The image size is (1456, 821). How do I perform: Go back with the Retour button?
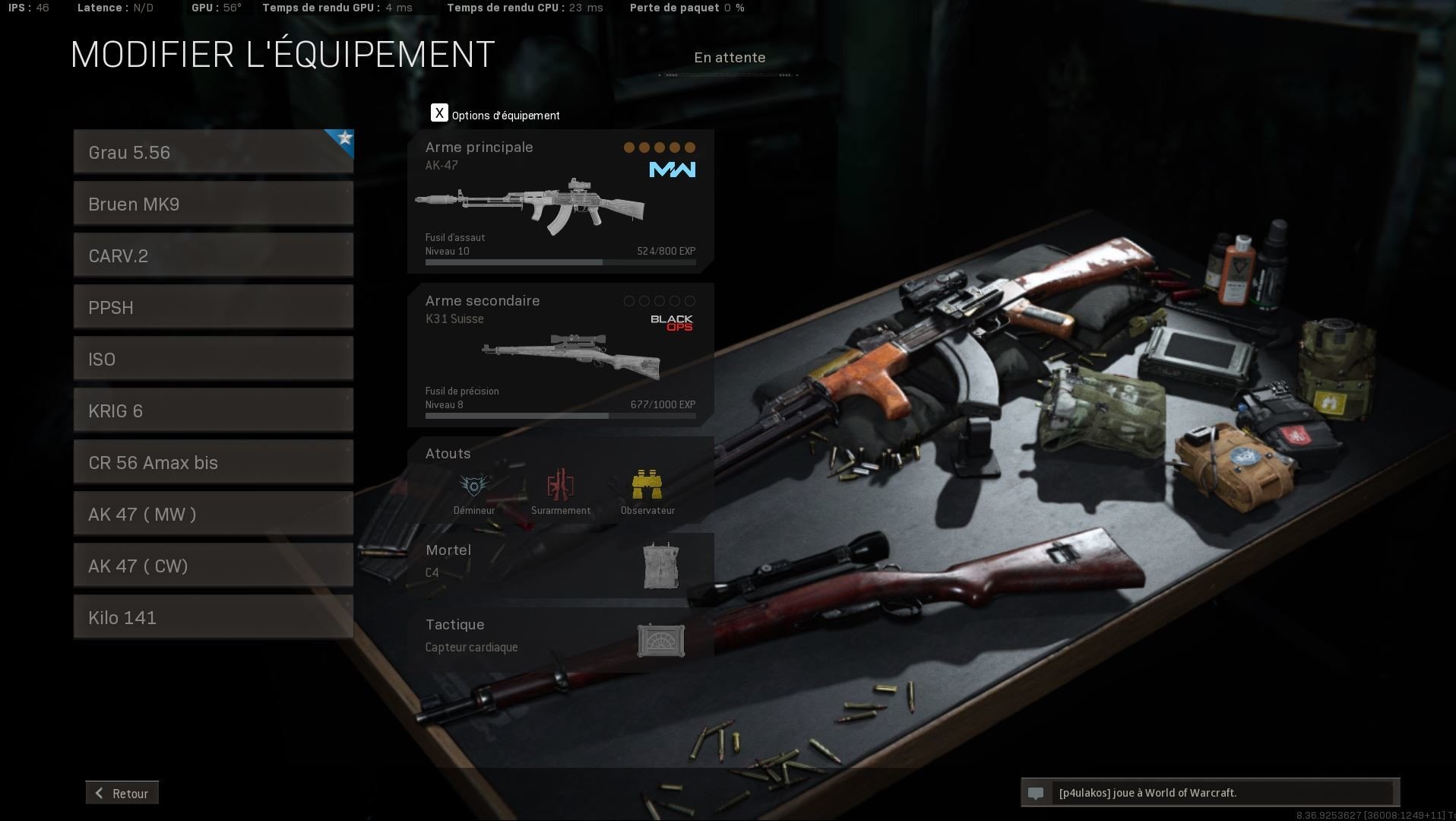tap(122, 793)
